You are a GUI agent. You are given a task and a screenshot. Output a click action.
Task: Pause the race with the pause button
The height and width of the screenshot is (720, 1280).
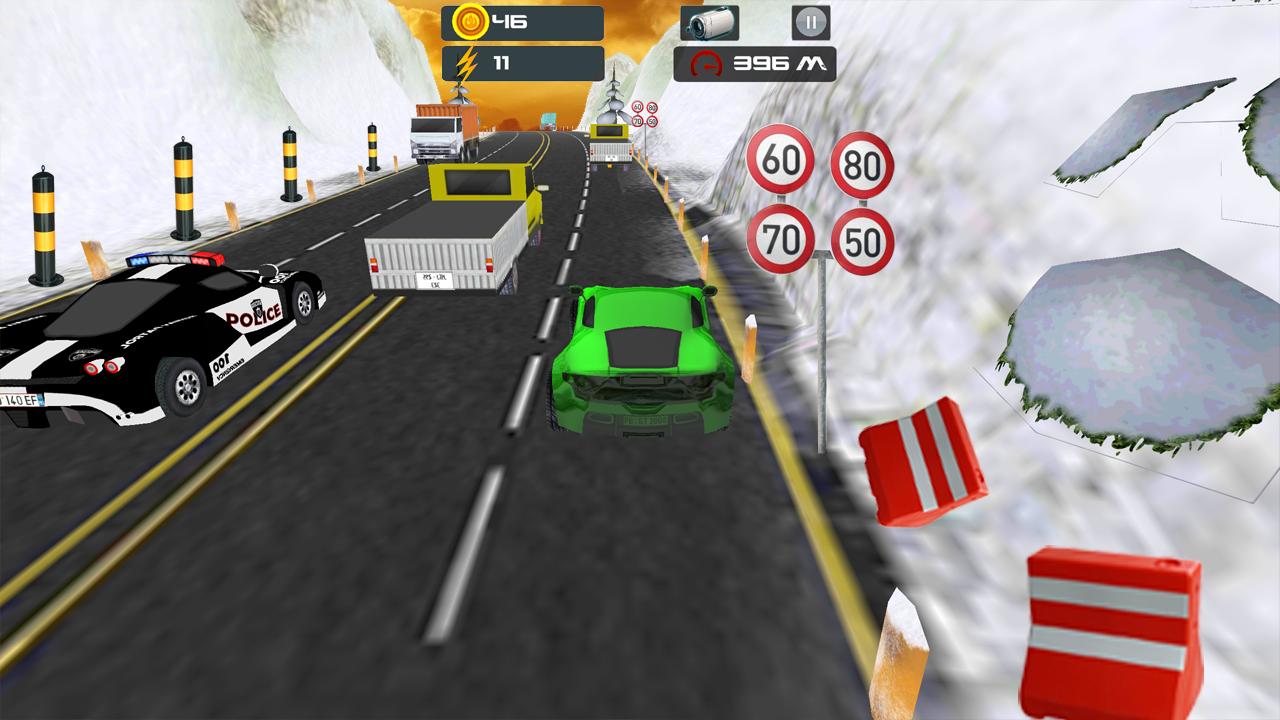810,22
